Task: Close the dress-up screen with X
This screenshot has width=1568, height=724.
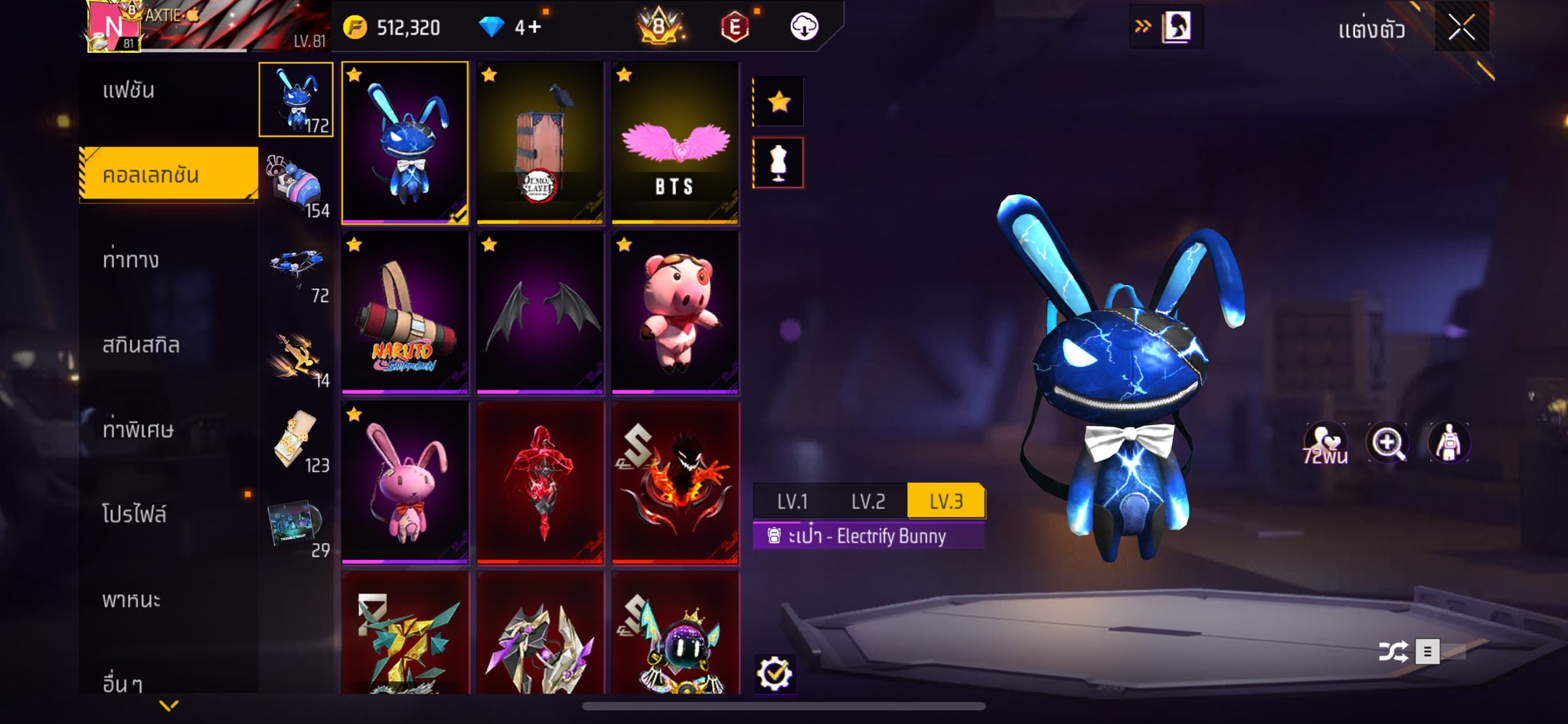Action: 1461,29
